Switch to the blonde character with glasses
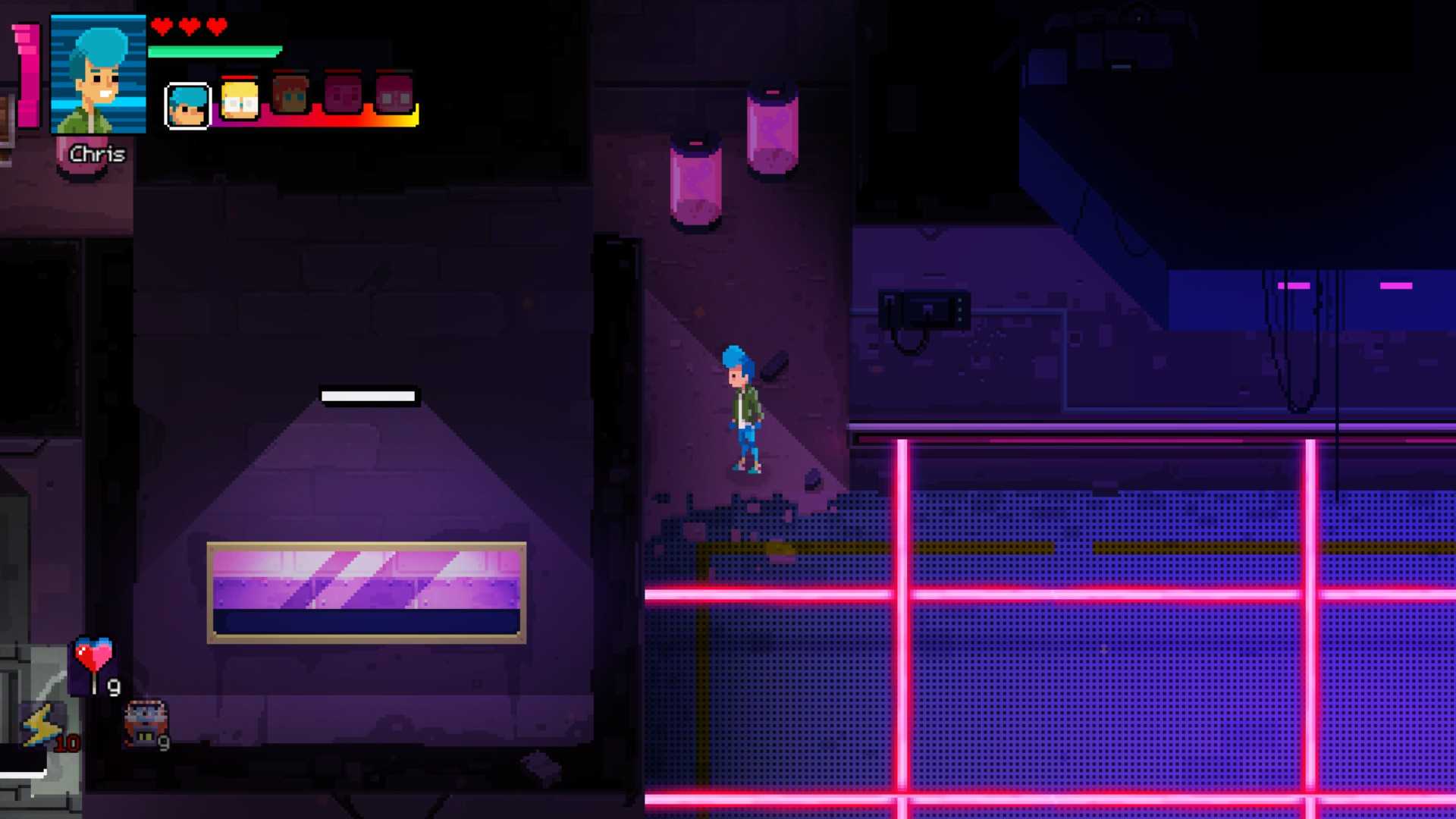1456x819 pixels. pos(240,100)
